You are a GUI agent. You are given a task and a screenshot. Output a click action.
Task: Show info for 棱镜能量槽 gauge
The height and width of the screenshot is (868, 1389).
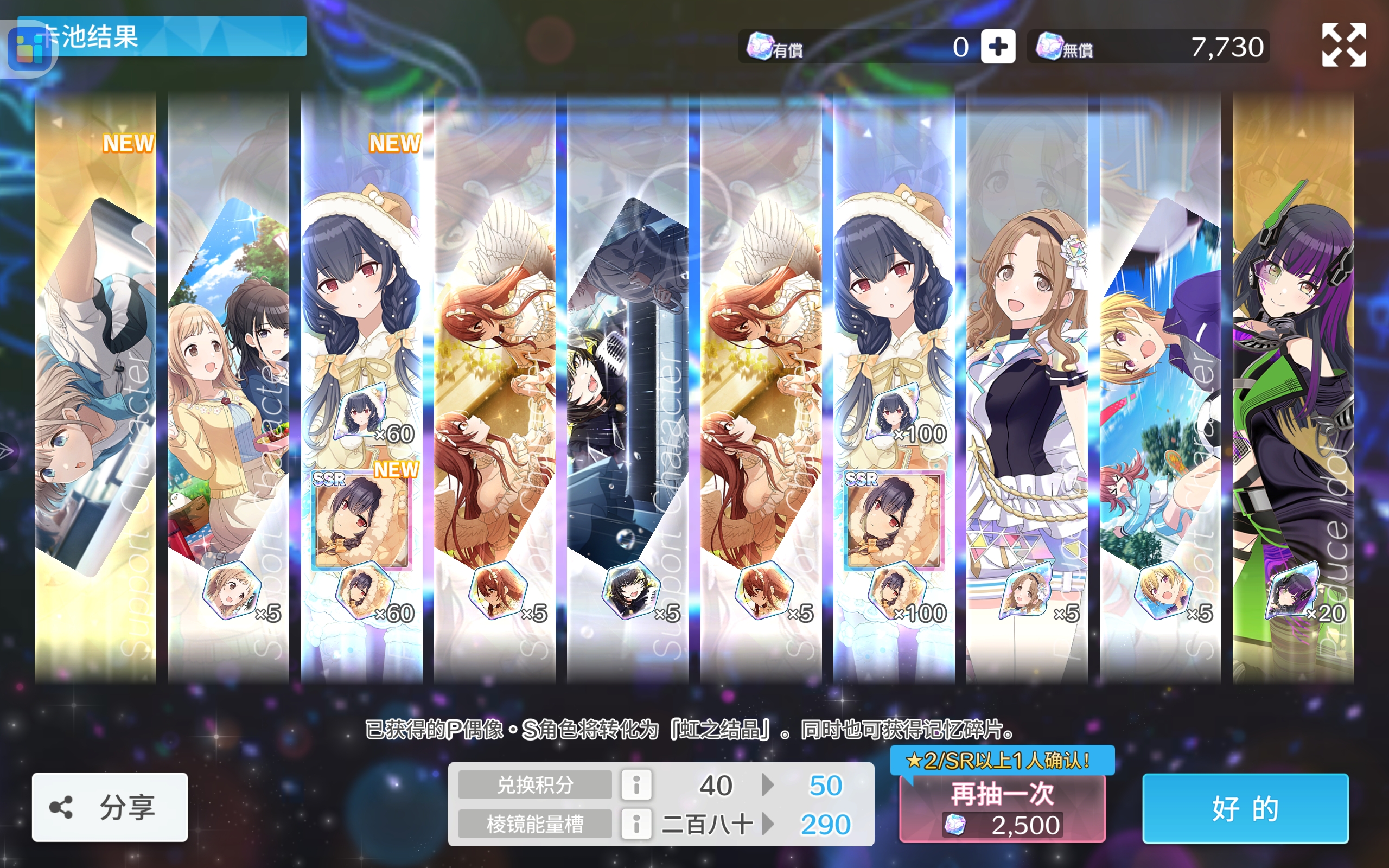point(636,825)
